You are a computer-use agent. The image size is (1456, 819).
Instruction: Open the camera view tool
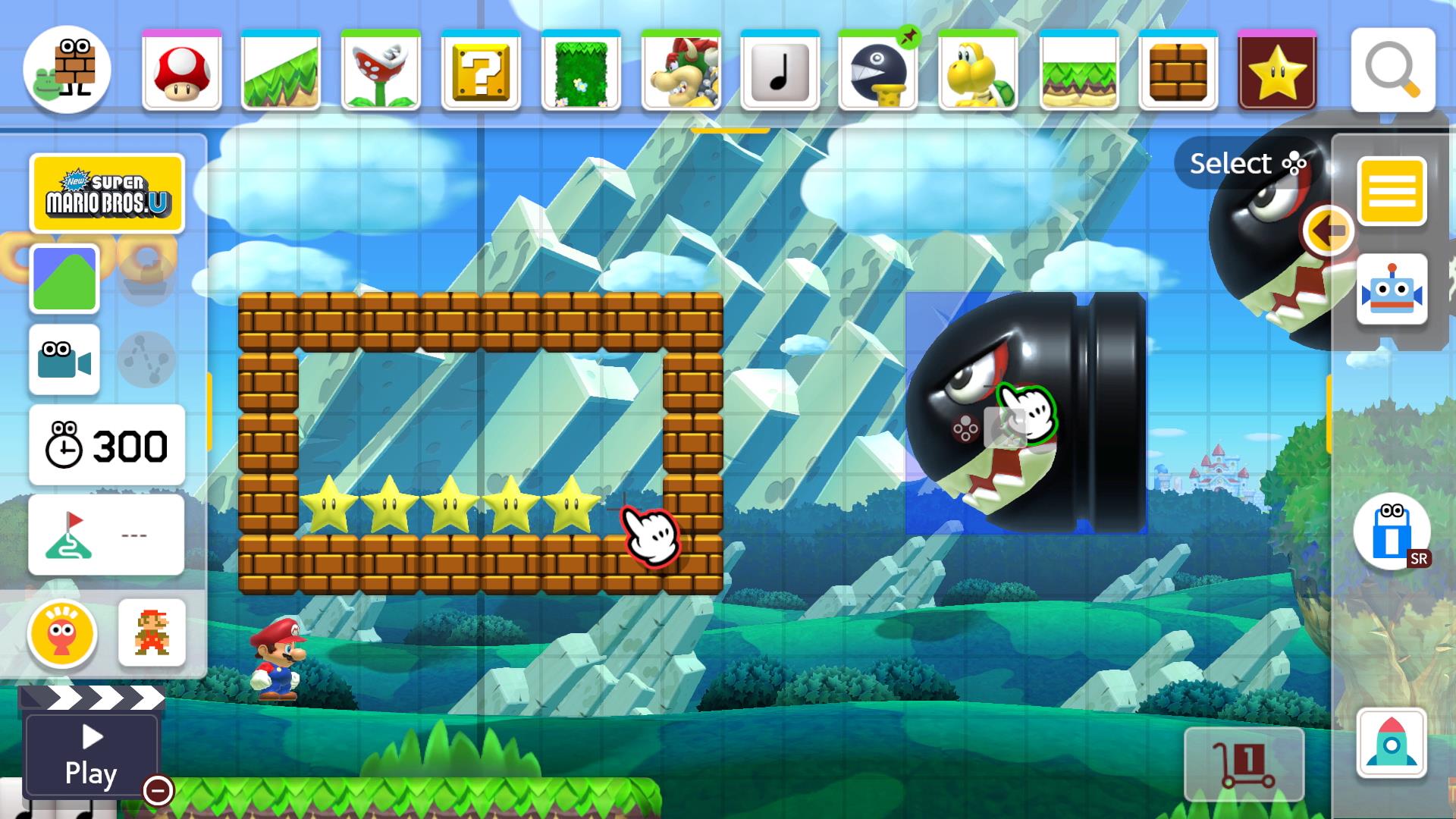pos(64,361)
